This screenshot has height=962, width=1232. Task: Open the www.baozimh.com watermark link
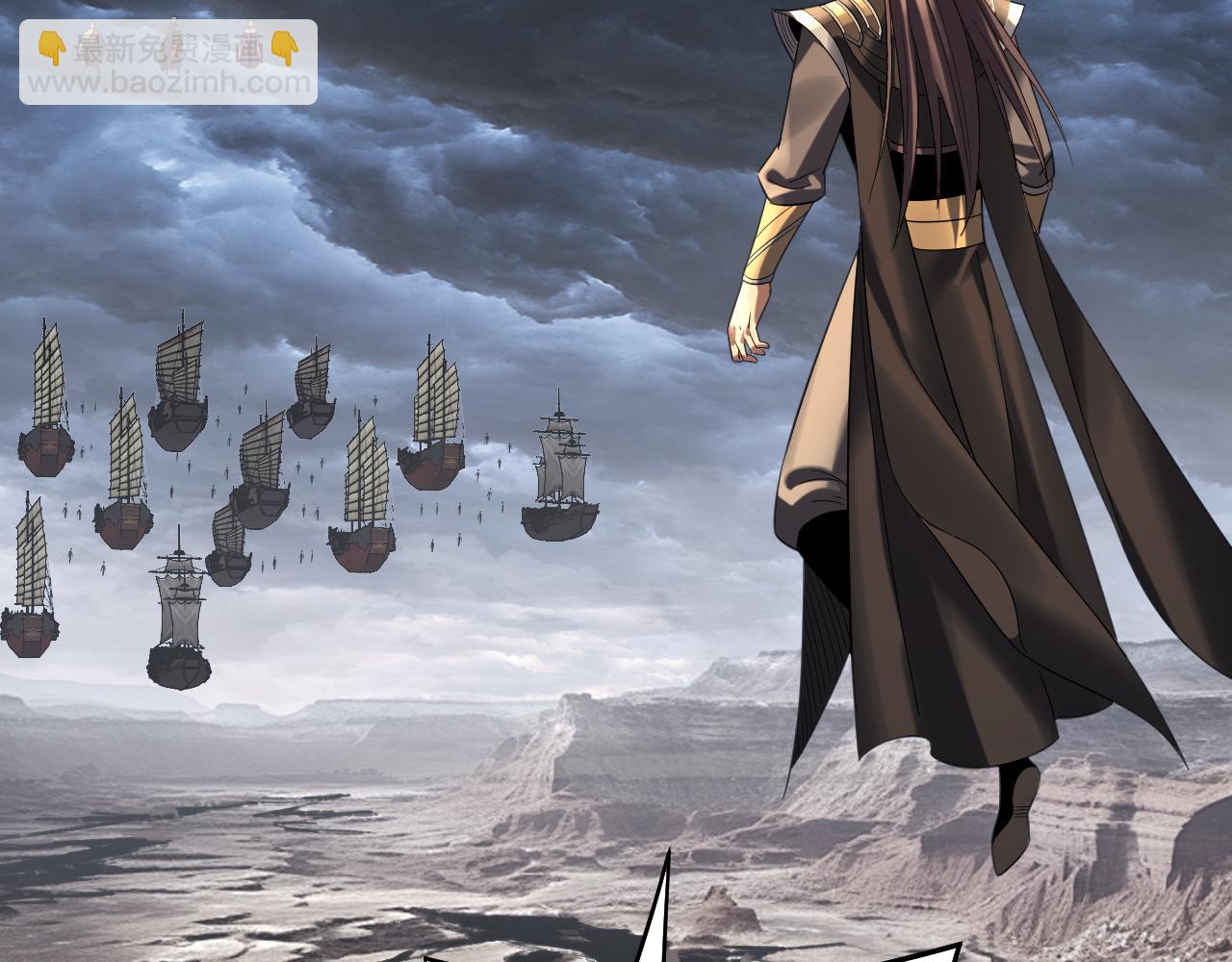(168, 84)
